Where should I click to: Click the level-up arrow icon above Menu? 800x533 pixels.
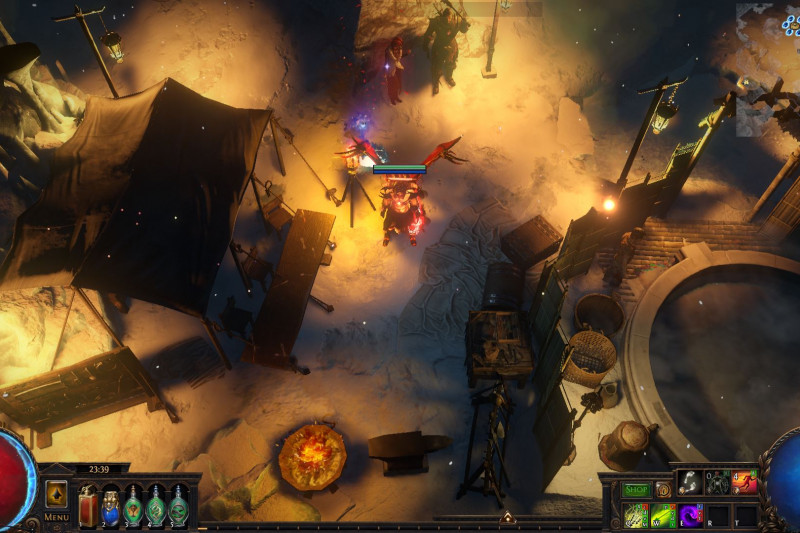[x=56, y=494]
